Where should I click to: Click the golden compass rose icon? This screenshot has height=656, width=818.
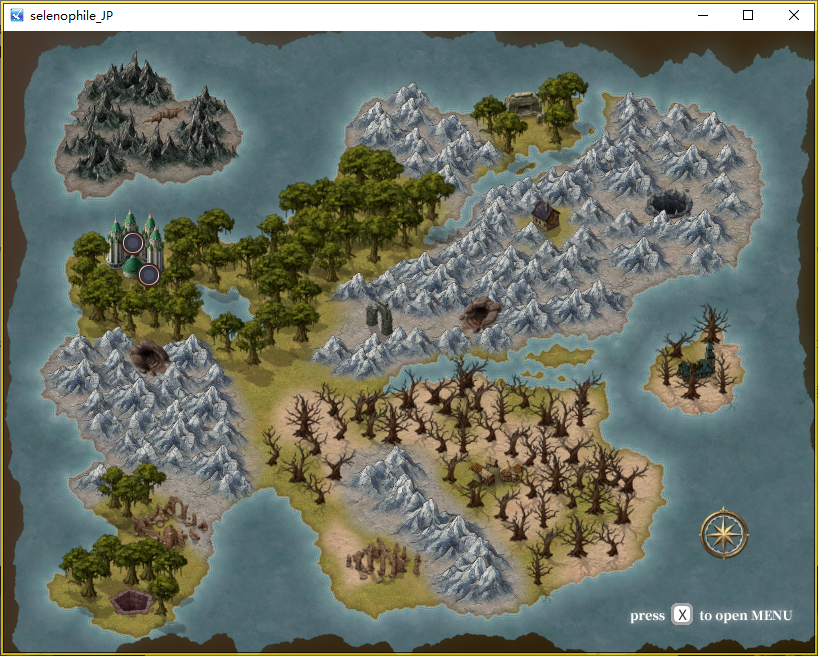(x=724, y=533)
